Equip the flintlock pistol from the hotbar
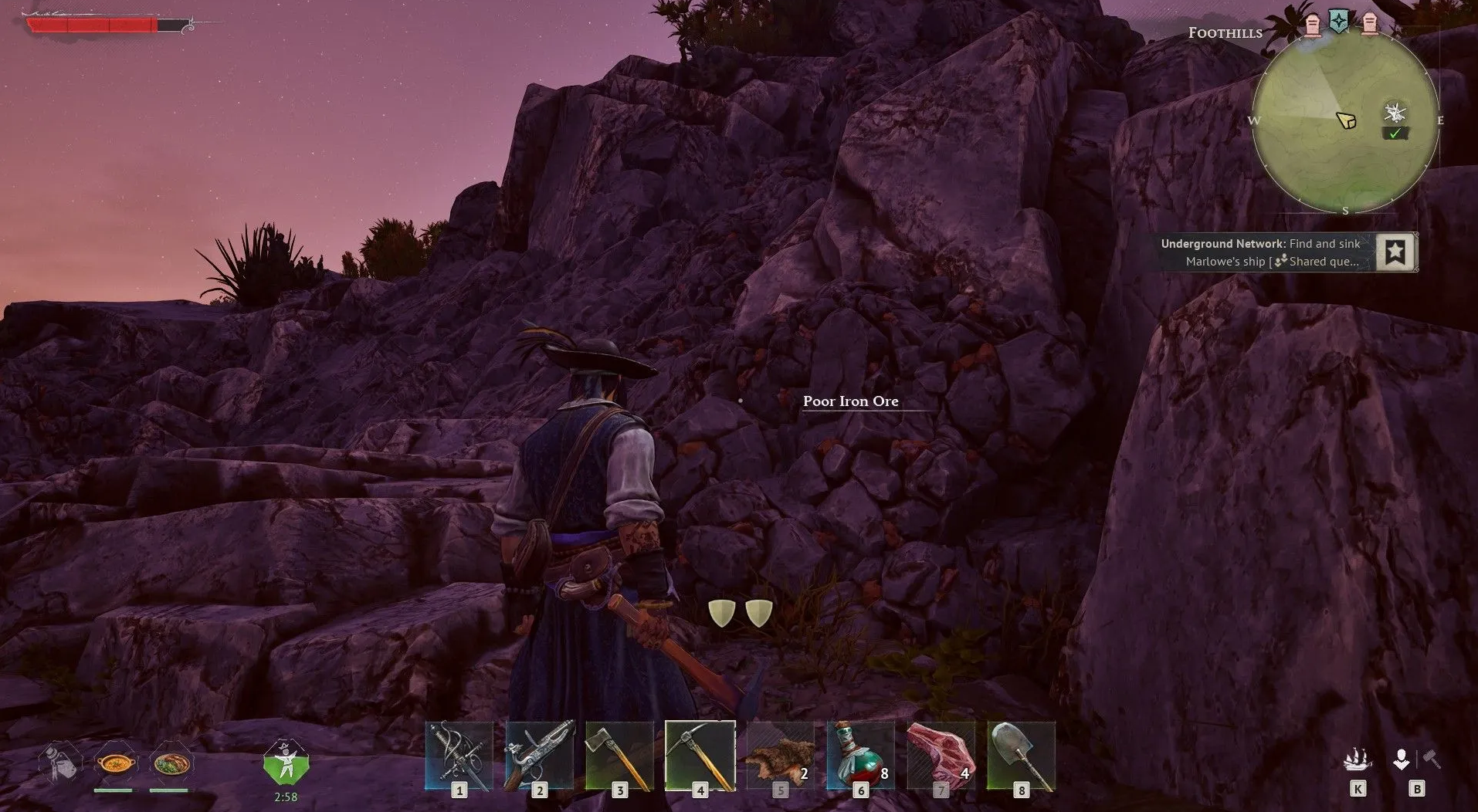 pyautogui.click(x=540, y=756)
